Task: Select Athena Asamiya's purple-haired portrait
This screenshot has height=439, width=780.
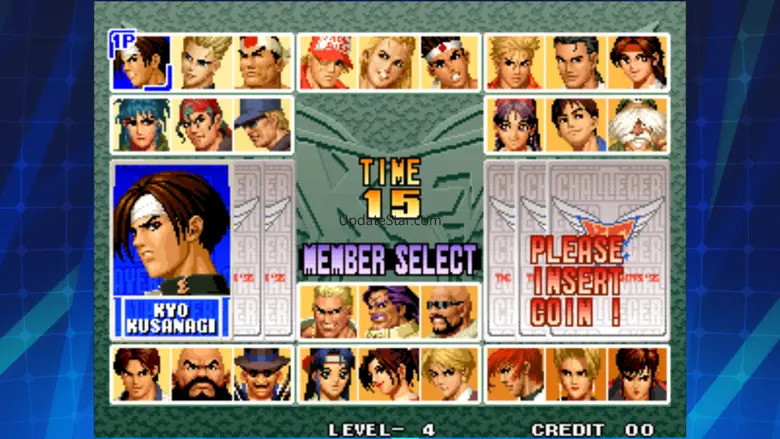Action: click(515, 124)
